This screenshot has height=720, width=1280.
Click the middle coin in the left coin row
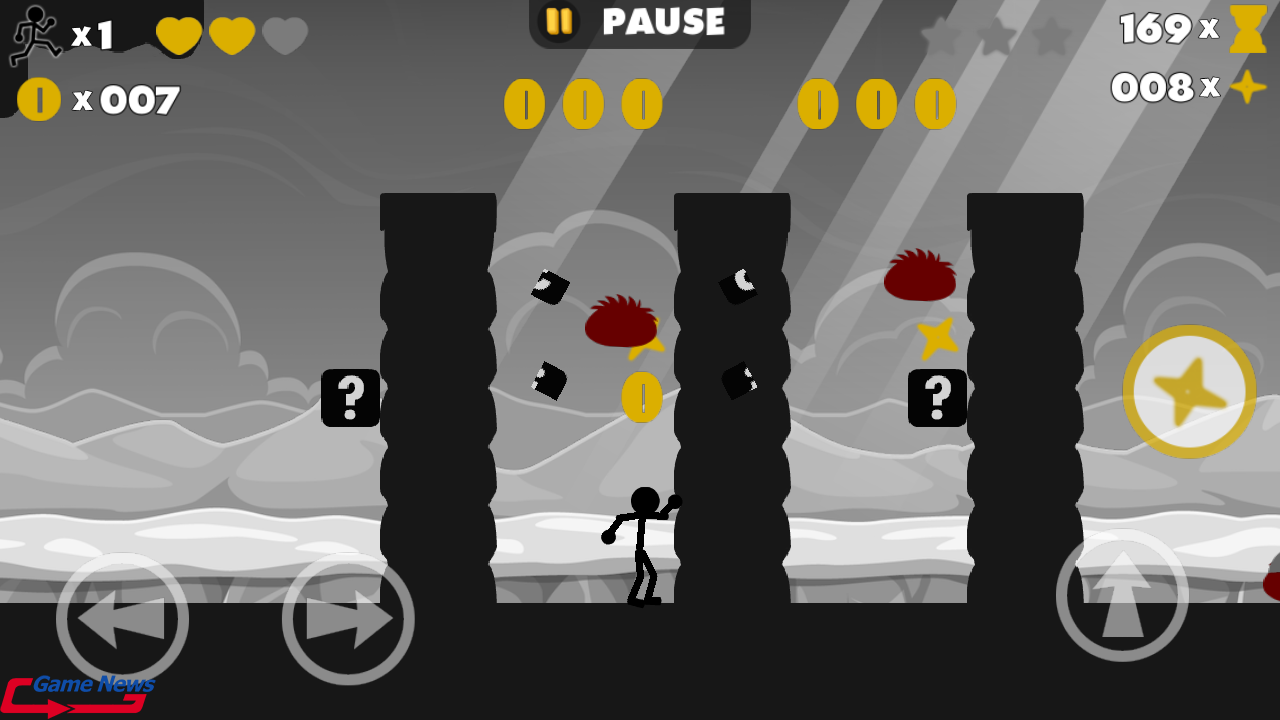(x=584, y=103)
